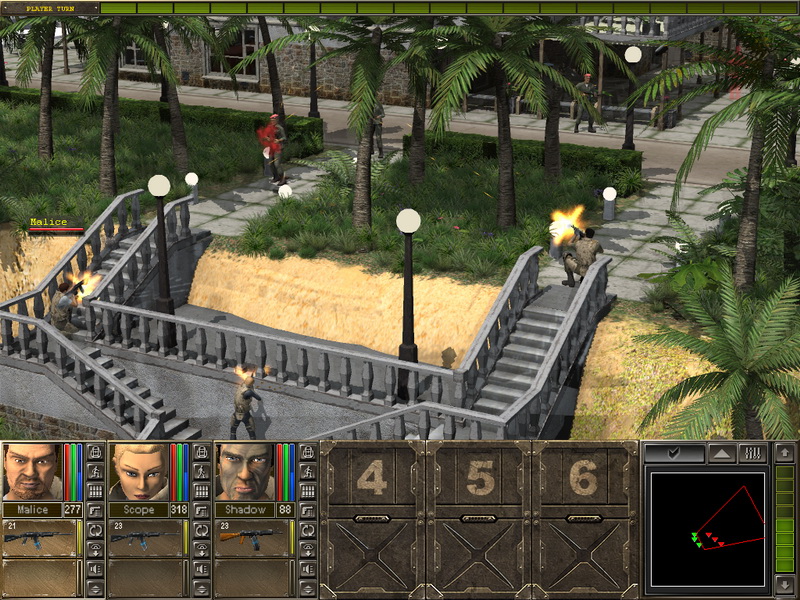Select Shadow's portrait
The width and height of the screenshot is (800, 600).
coord(244,471)
